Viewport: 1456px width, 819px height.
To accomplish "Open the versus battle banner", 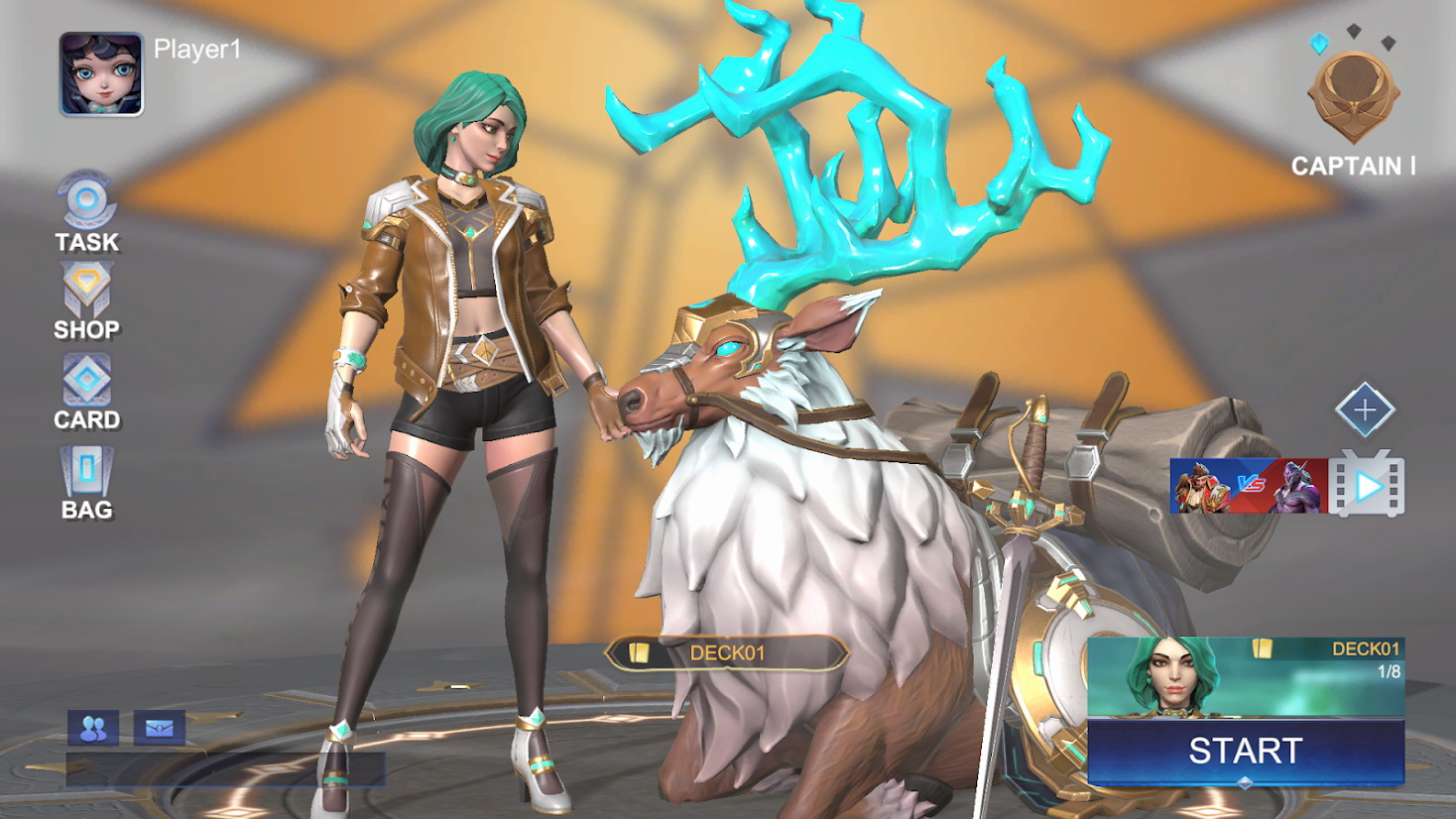I will coord(1249,486).
